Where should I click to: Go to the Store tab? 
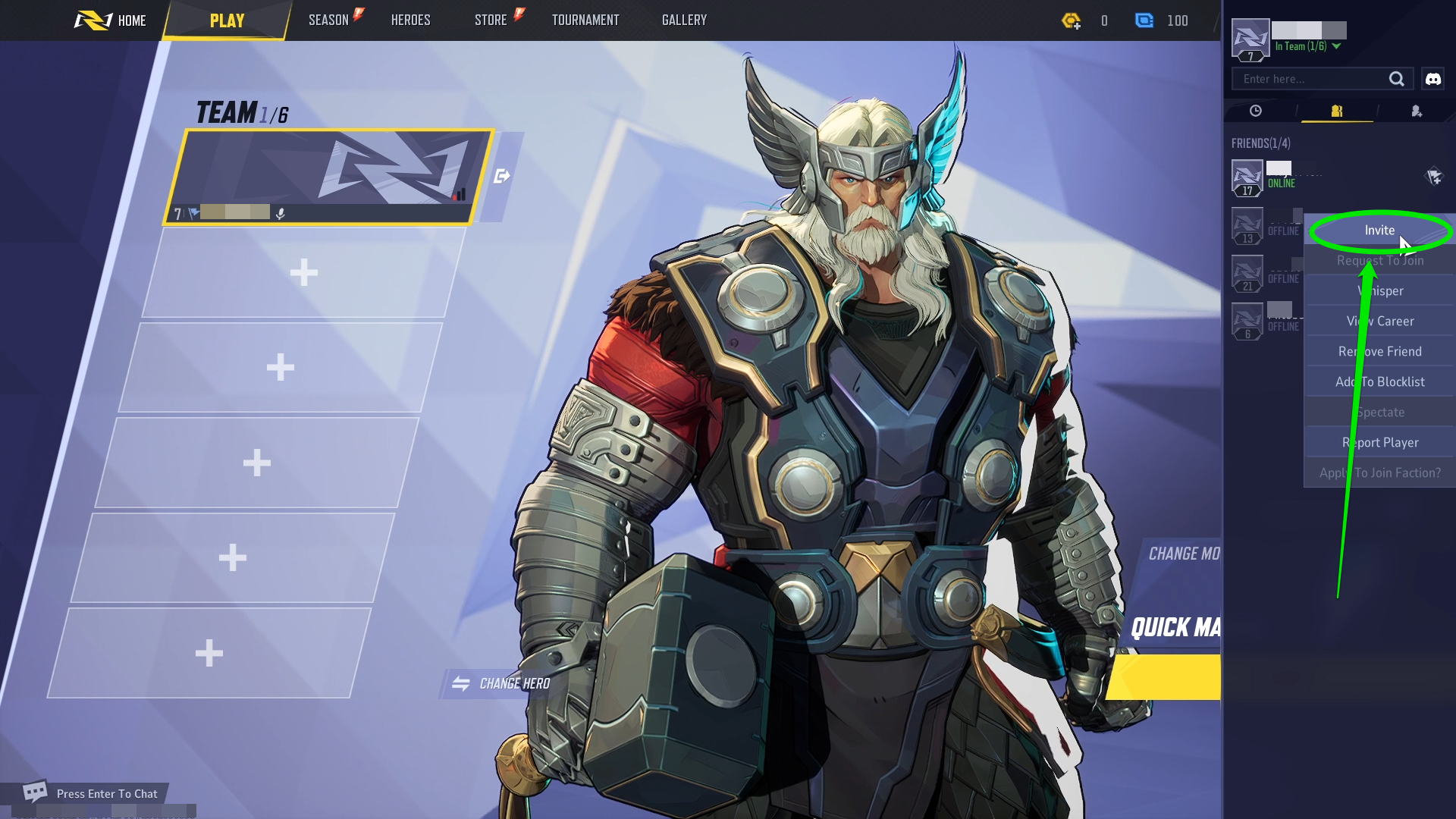[x=491, y=20]
